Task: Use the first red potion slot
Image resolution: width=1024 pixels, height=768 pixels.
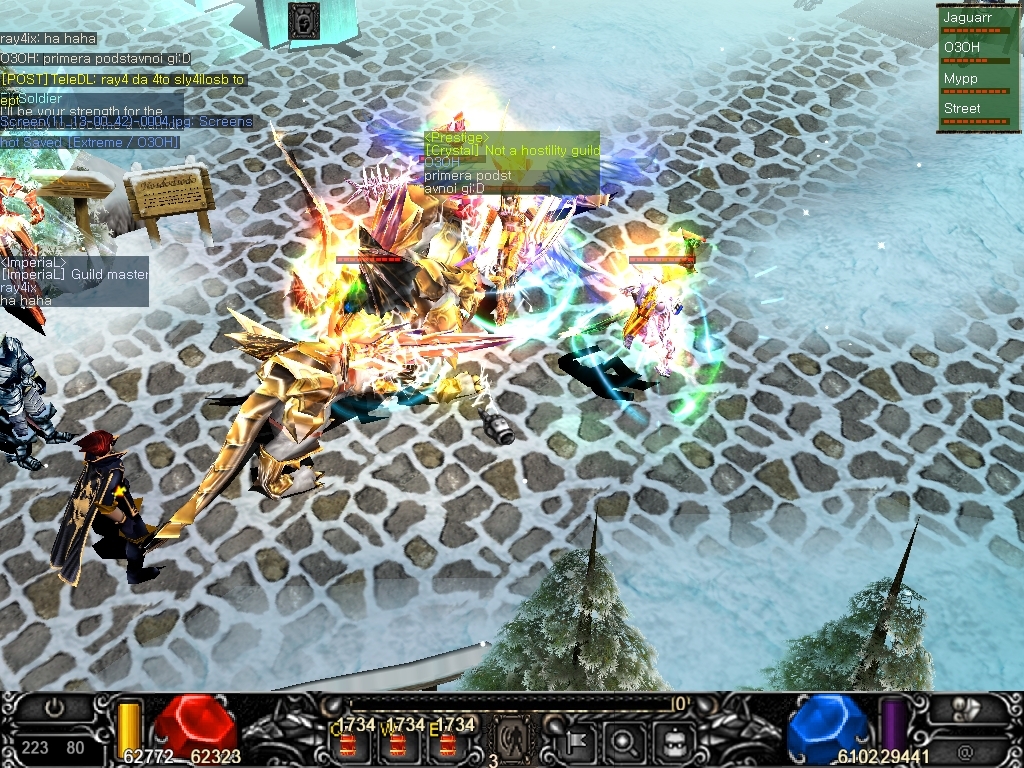Action: [349, 744]
